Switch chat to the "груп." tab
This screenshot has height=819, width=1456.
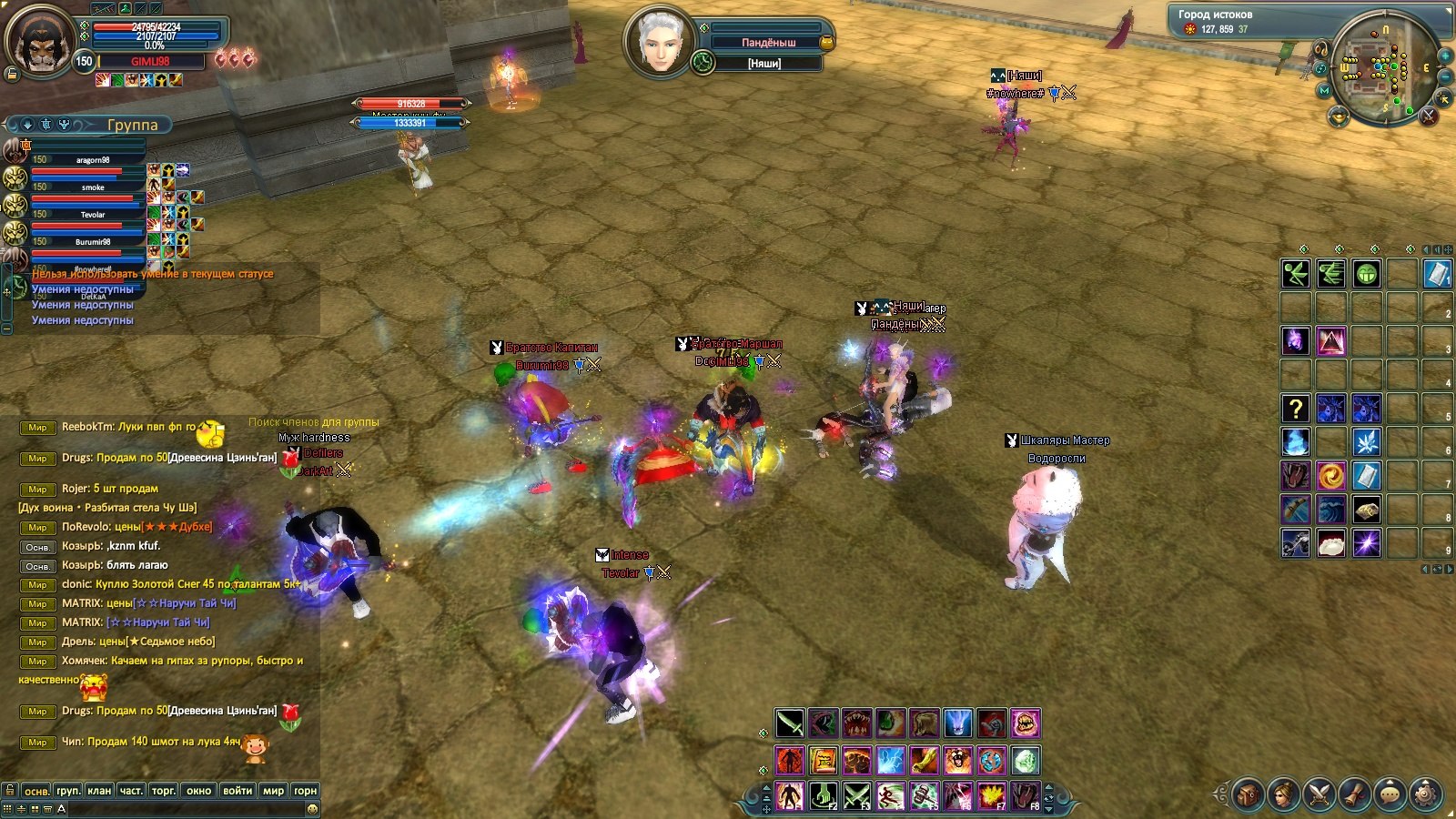coord(68,791)
